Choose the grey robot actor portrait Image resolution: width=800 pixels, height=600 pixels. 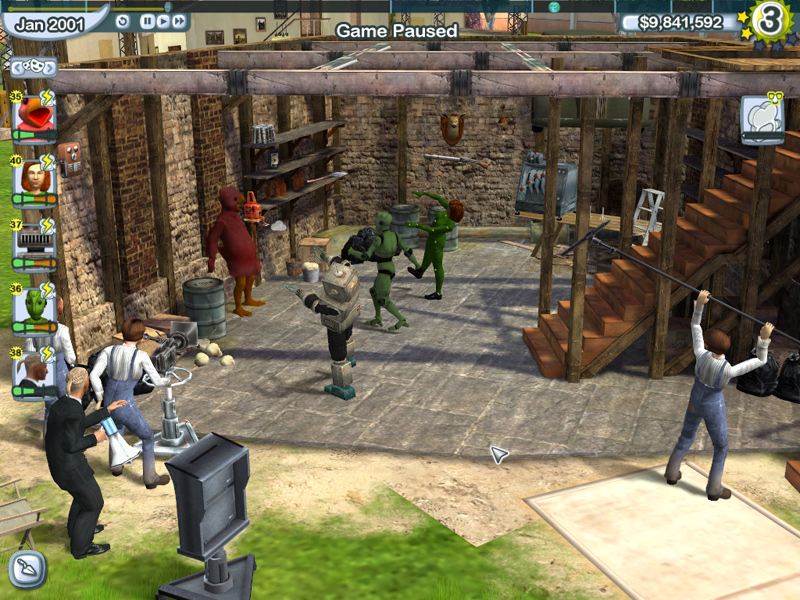click(x=34, y=241)
